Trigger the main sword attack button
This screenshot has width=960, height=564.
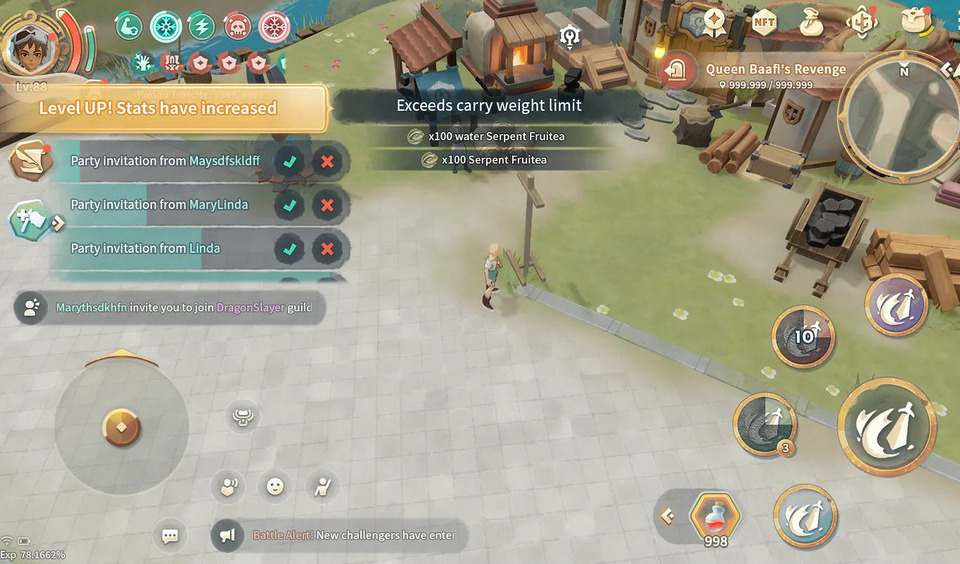tap(886, 427)
